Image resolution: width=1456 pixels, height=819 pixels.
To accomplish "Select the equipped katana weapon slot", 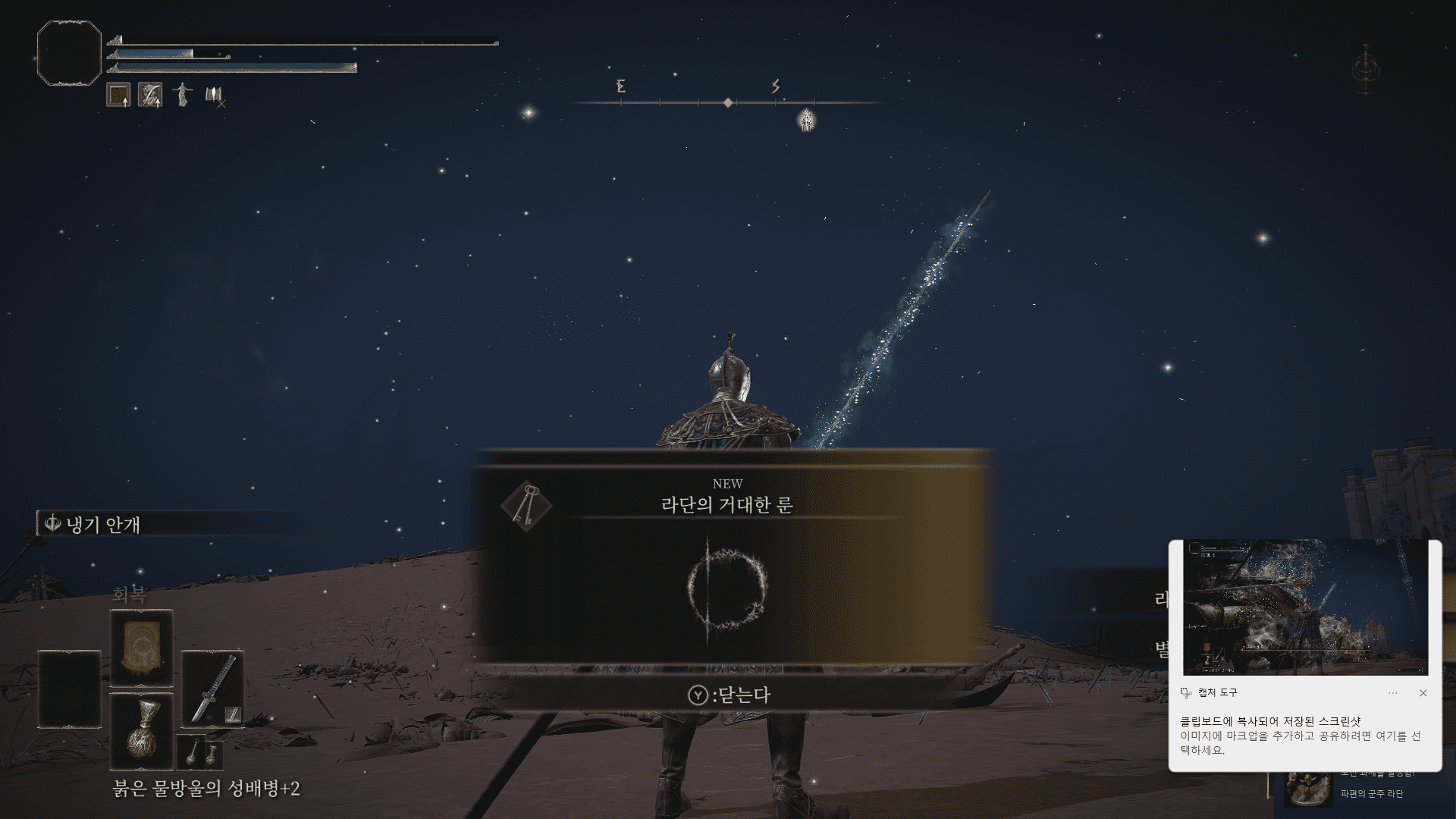I will [212, 689].
